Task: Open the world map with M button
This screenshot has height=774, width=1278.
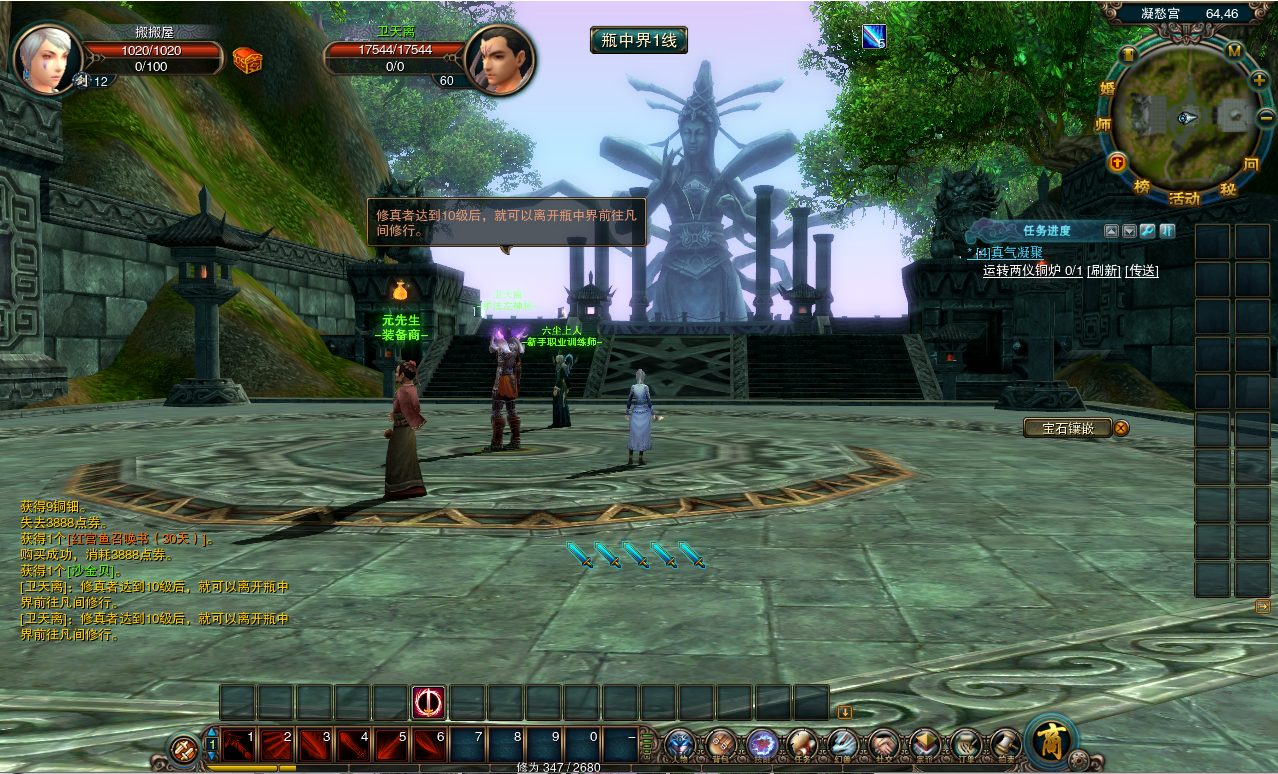Action: coord(1234,51)
